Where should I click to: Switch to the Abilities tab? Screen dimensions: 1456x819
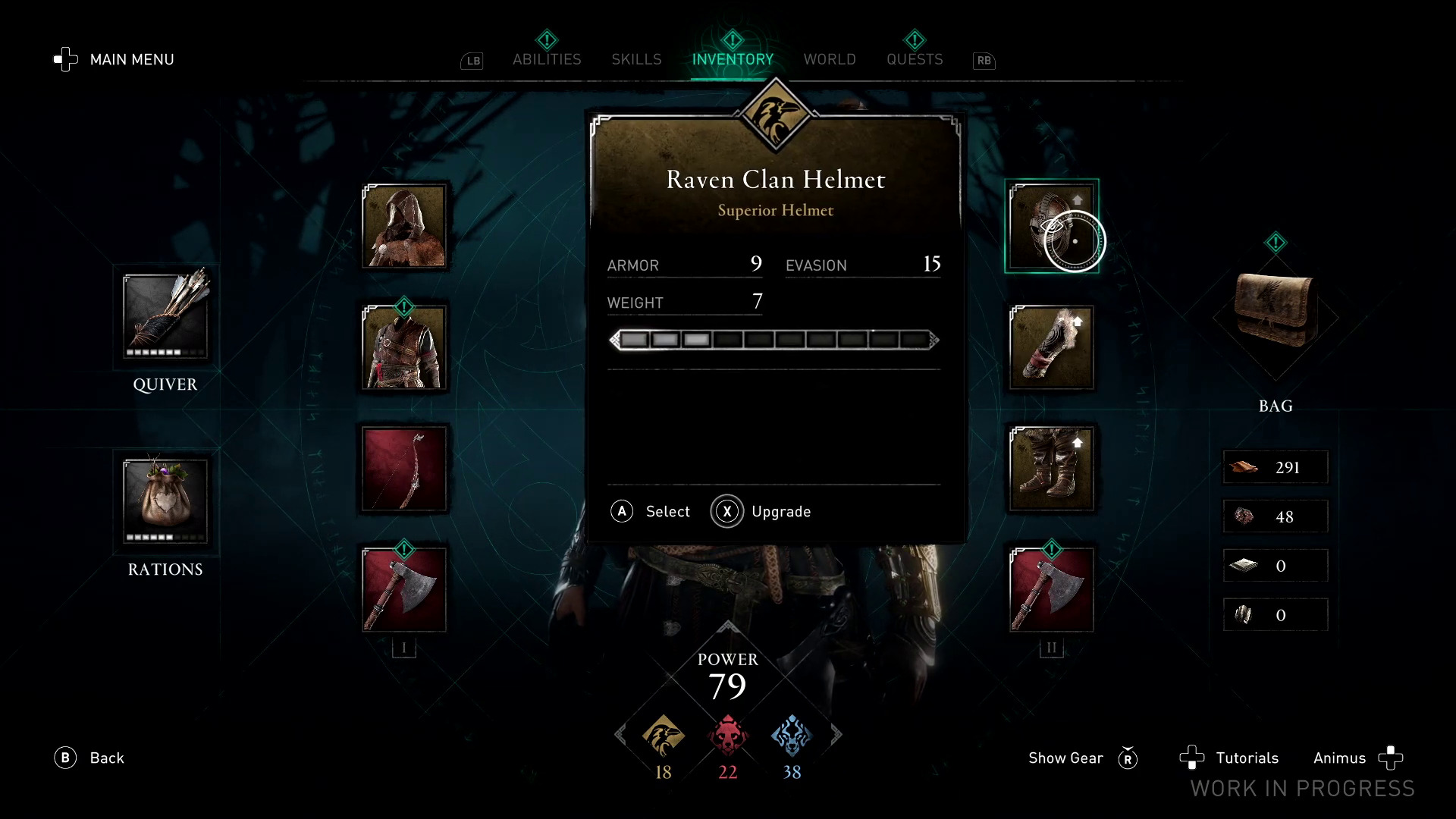546,59
